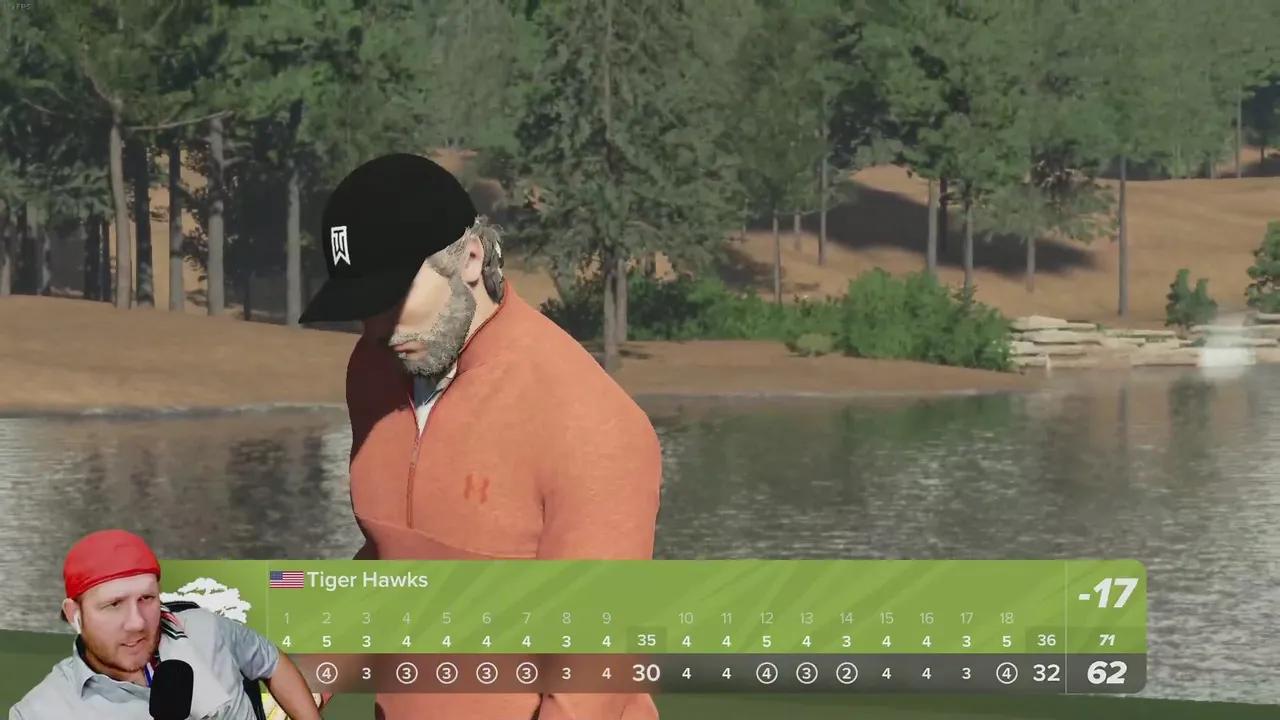
Task: Click hole 10 header on the scorecard
Action: tap(686, 618)
